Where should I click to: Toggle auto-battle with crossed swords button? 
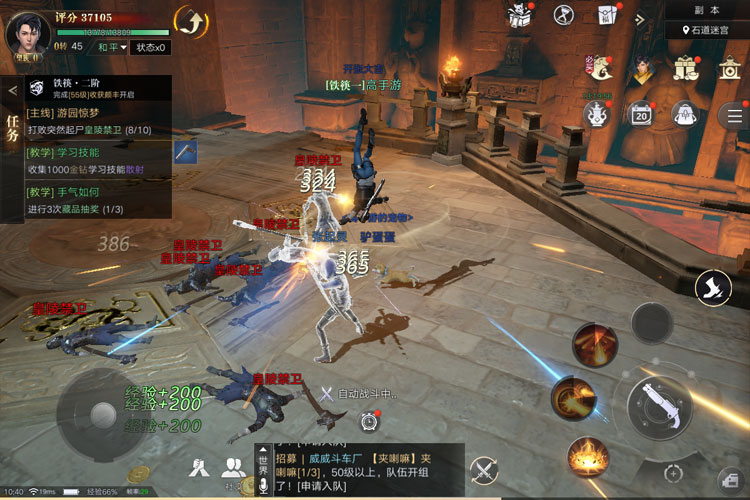pyautogui.click(x=485, y=470)
